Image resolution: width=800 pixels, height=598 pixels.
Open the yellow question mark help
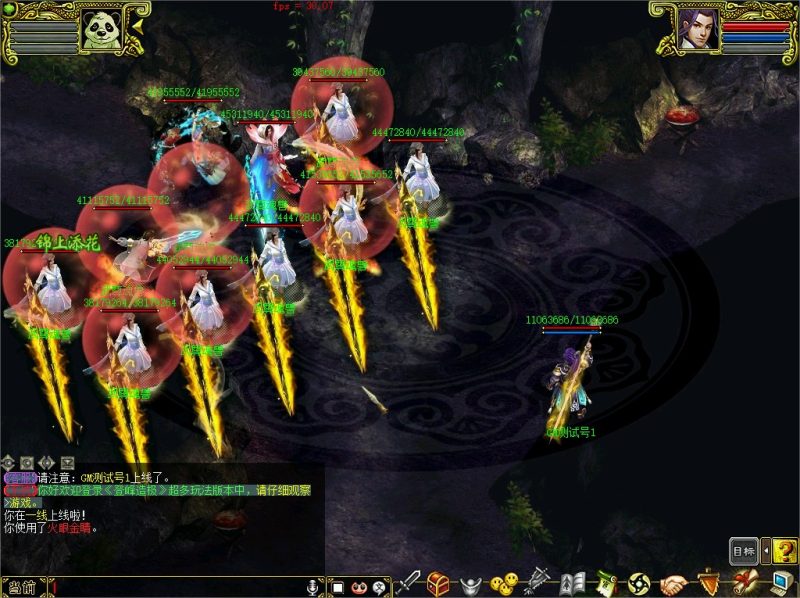pyautogui.click(x=785, y=550)
